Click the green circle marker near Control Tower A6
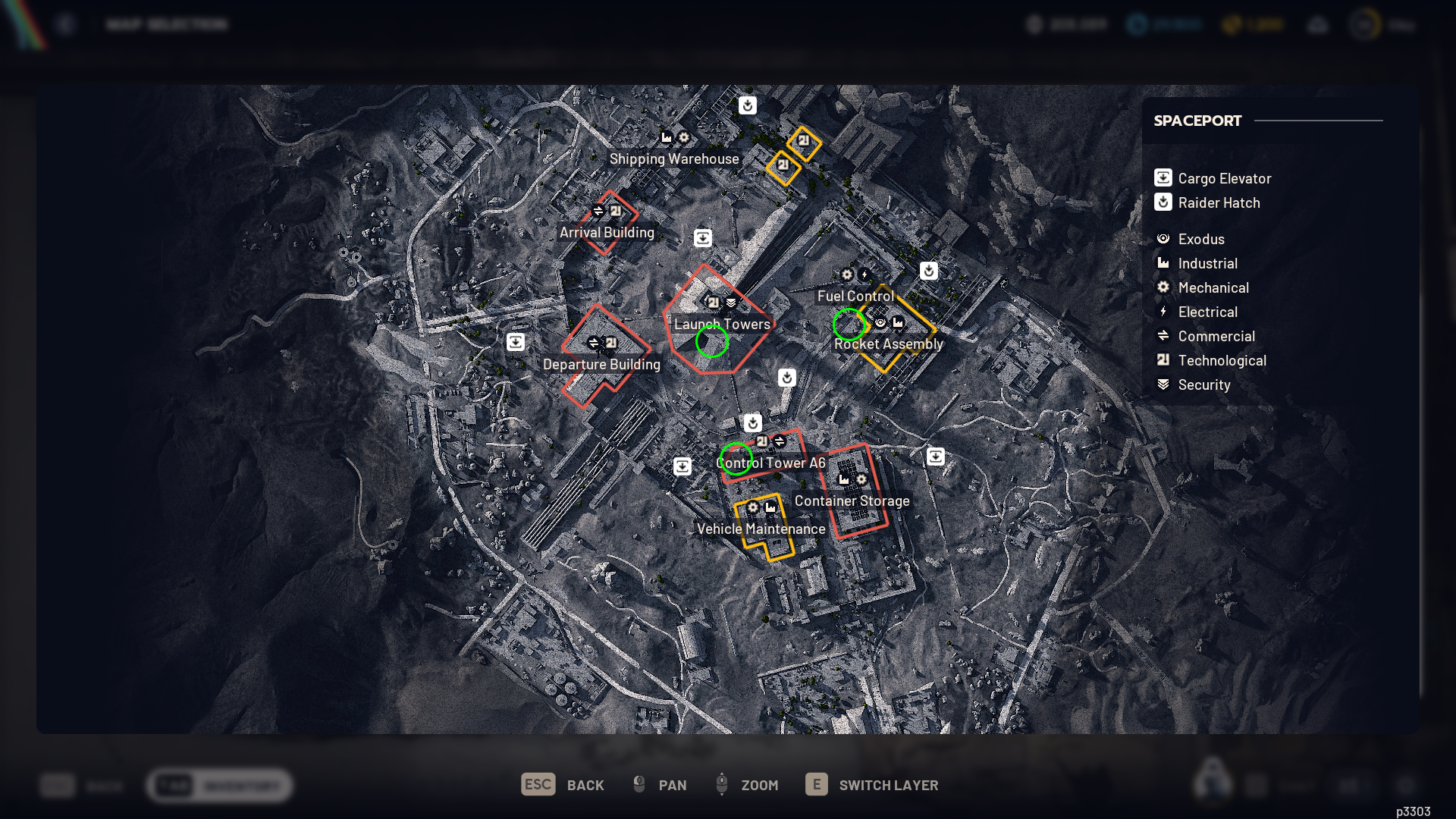 pos(736,458)
